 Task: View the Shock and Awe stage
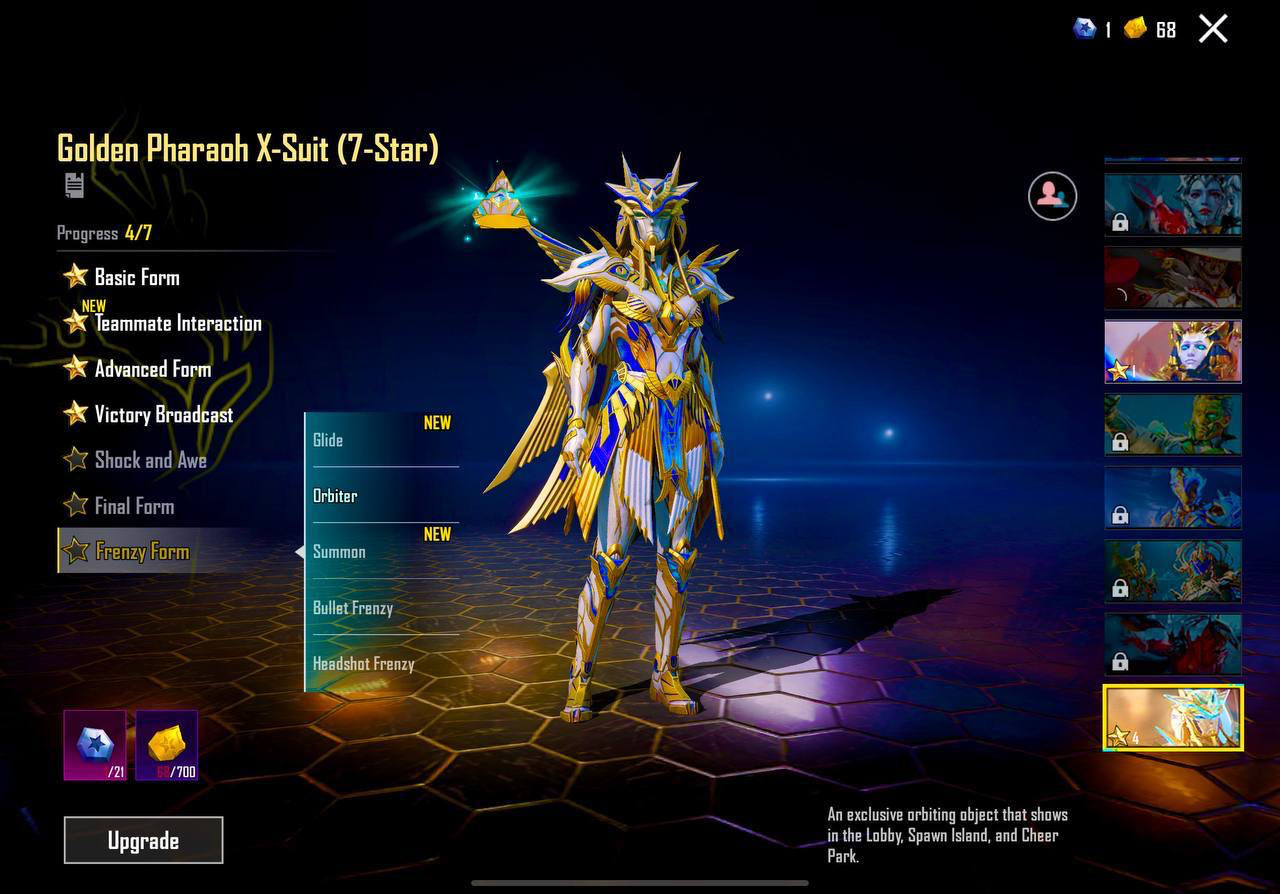pyautogui.click(x=150, y=460)
